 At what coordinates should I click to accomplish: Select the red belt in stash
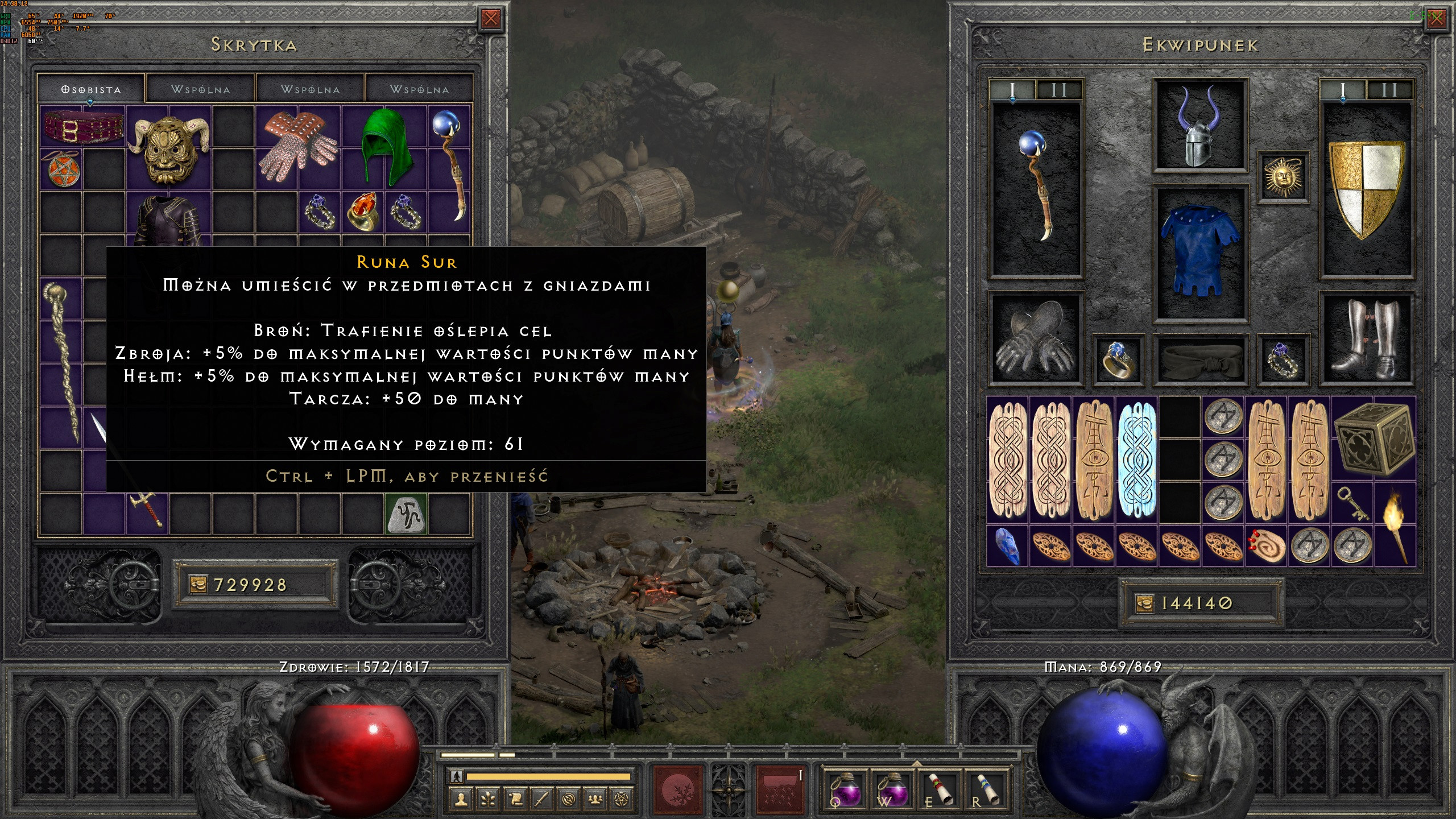83,127
